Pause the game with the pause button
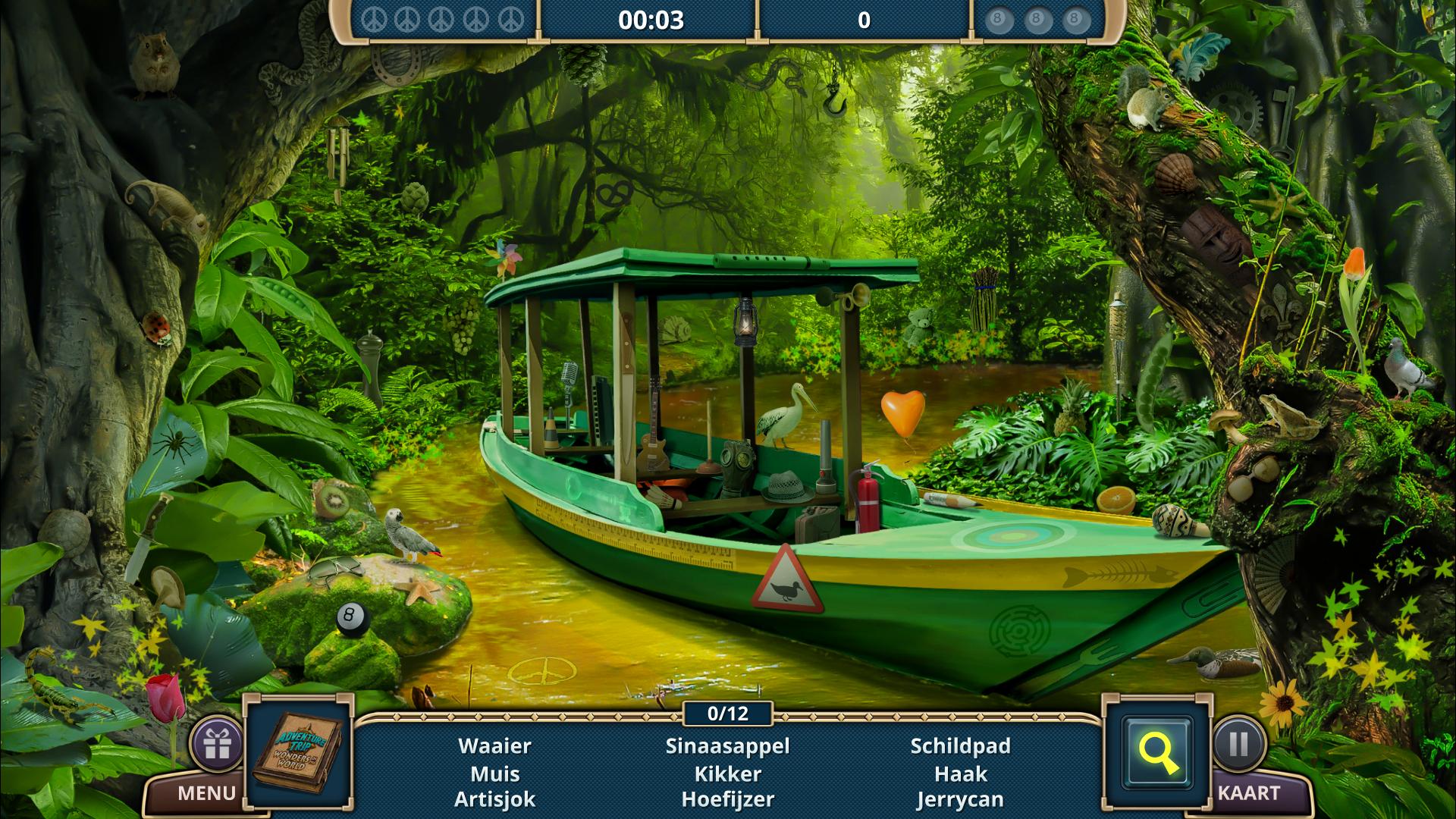The width and height of the screenshot is (1456, 819). pos(1239,744)
